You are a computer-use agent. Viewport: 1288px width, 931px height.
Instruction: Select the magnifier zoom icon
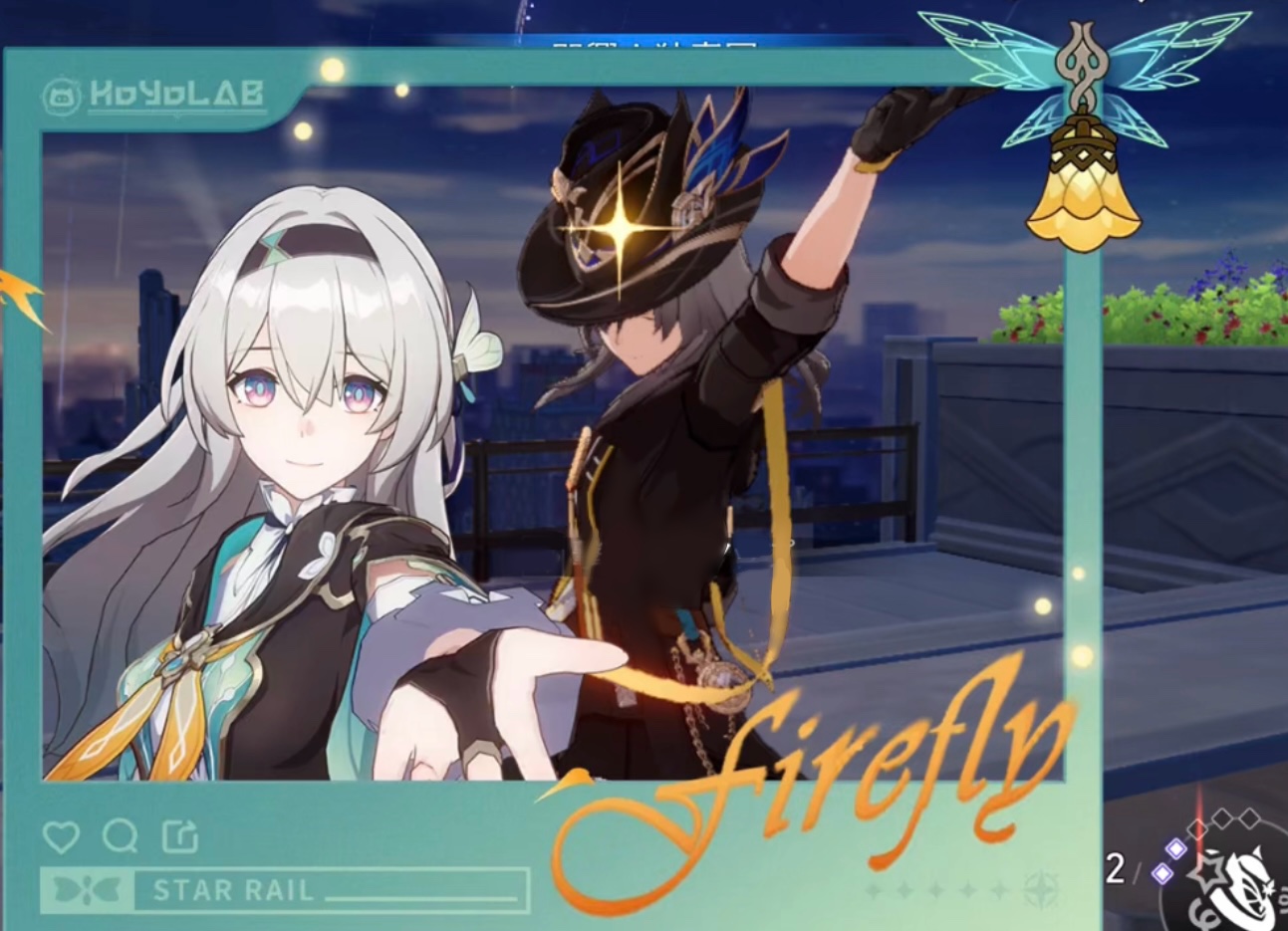(119, 837)
